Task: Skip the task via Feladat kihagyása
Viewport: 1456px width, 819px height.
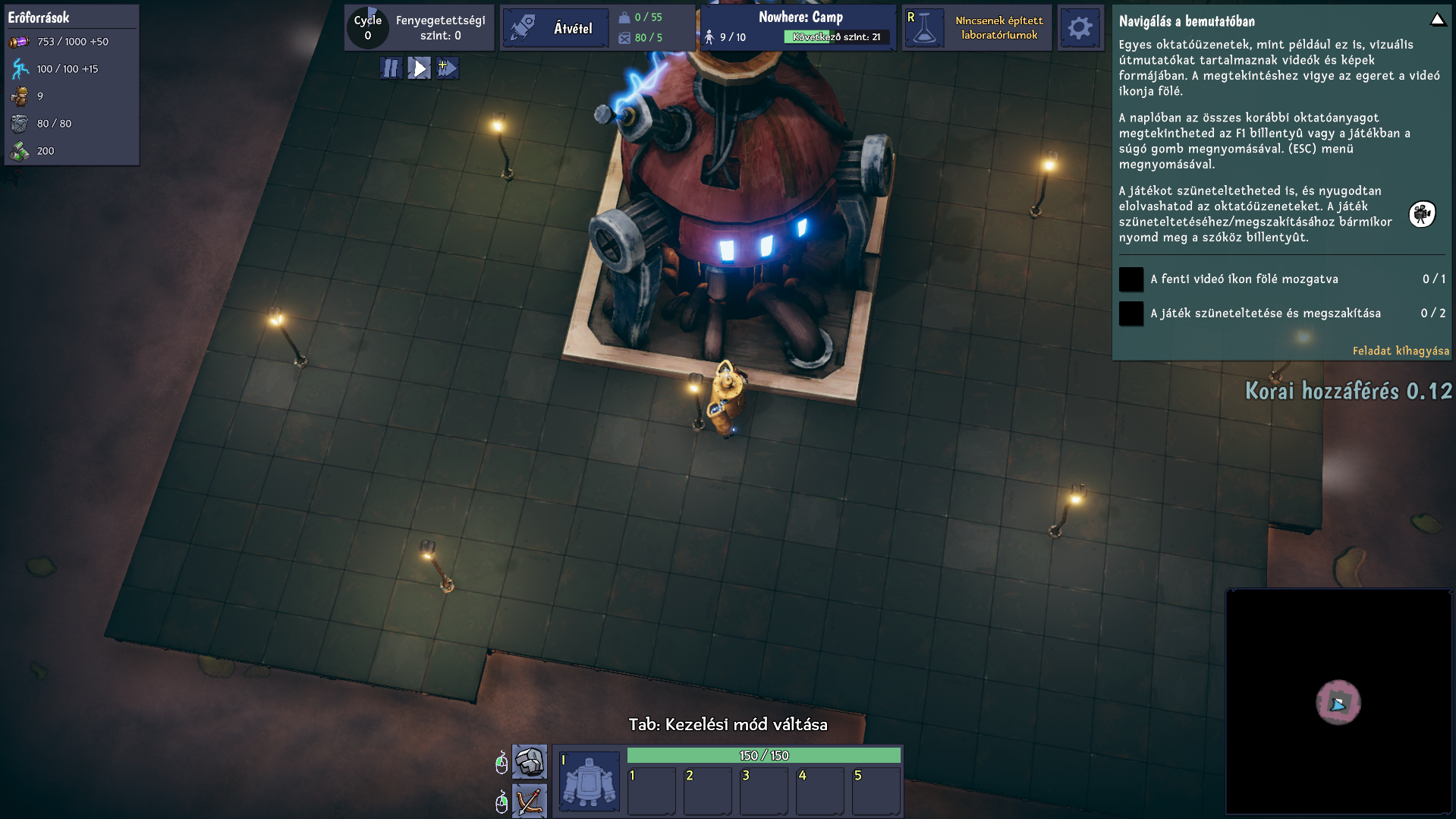Action: [1400, 351]
